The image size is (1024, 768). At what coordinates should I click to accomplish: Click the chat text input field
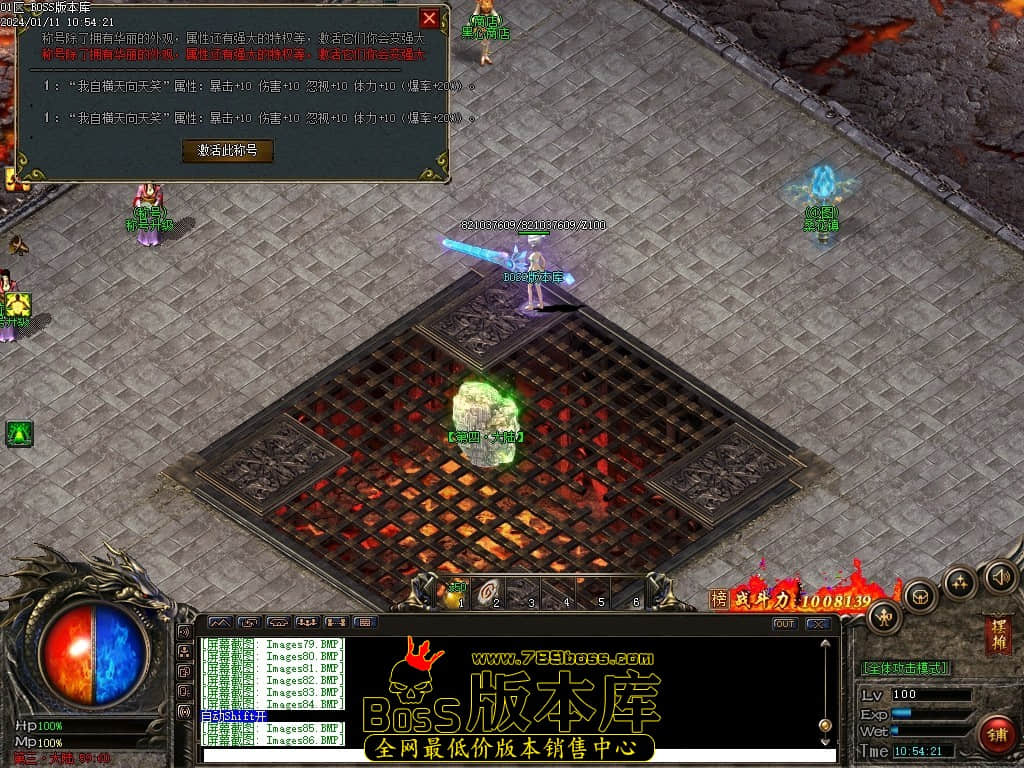point(520,755)
